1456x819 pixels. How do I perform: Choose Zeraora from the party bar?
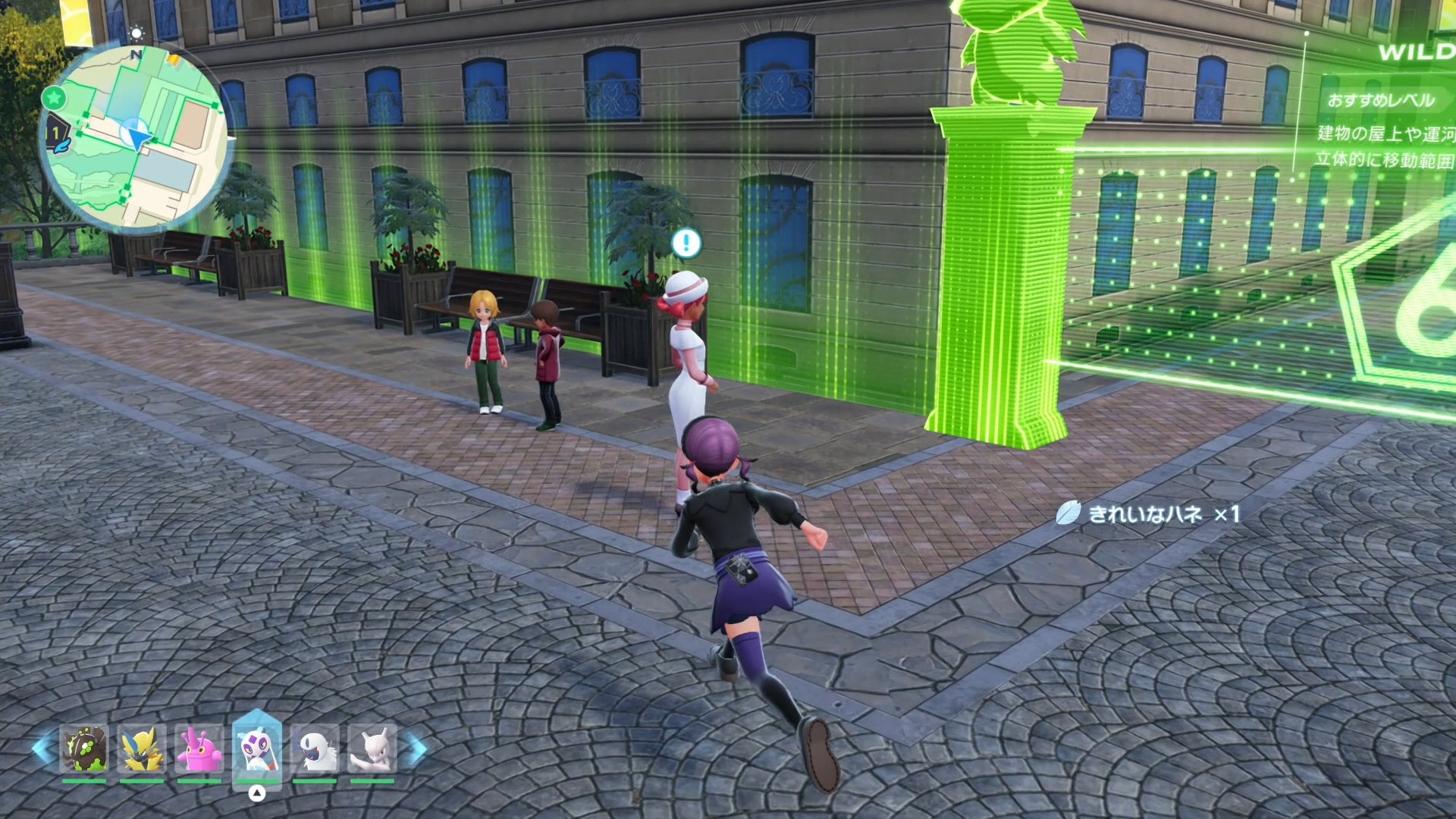click(142, 748)
